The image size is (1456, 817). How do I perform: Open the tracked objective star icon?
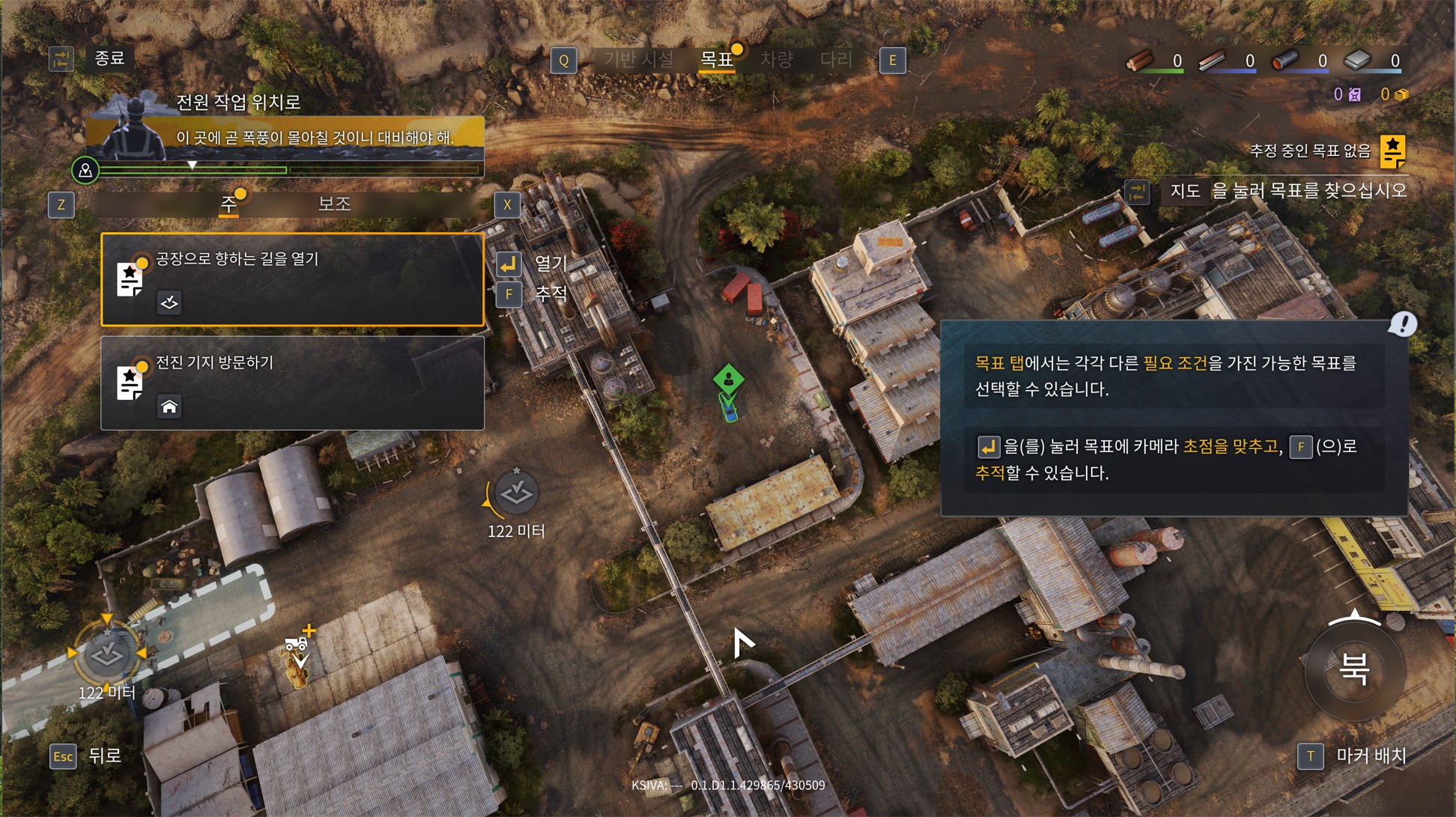coord(1392,151)
